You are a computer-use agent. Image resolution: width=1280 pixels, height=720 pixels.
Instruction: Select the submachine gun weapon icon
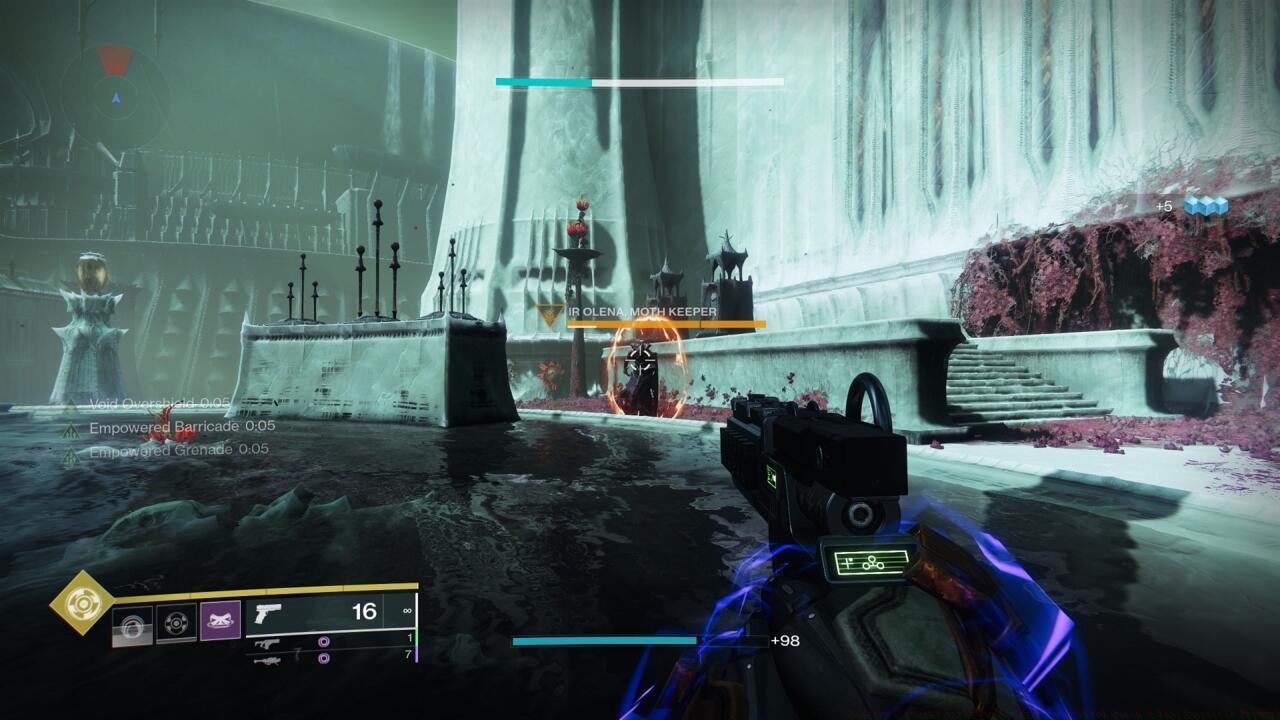click(x=266, y=644)
